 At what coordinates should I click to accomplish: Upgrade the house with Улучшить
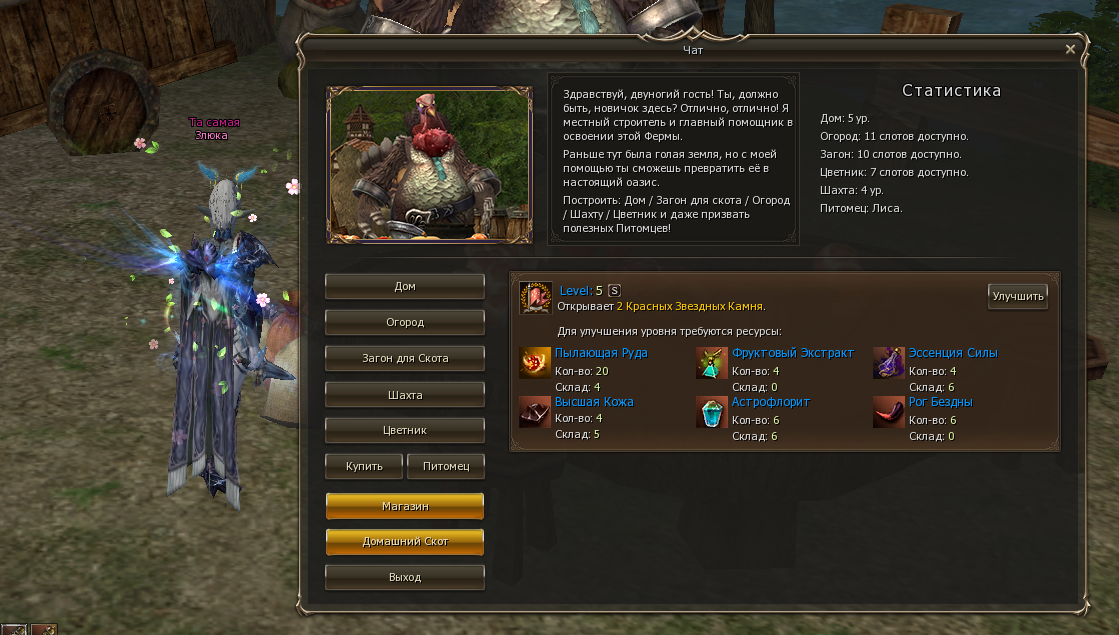pyautogui.click(x=1017, y=296)
